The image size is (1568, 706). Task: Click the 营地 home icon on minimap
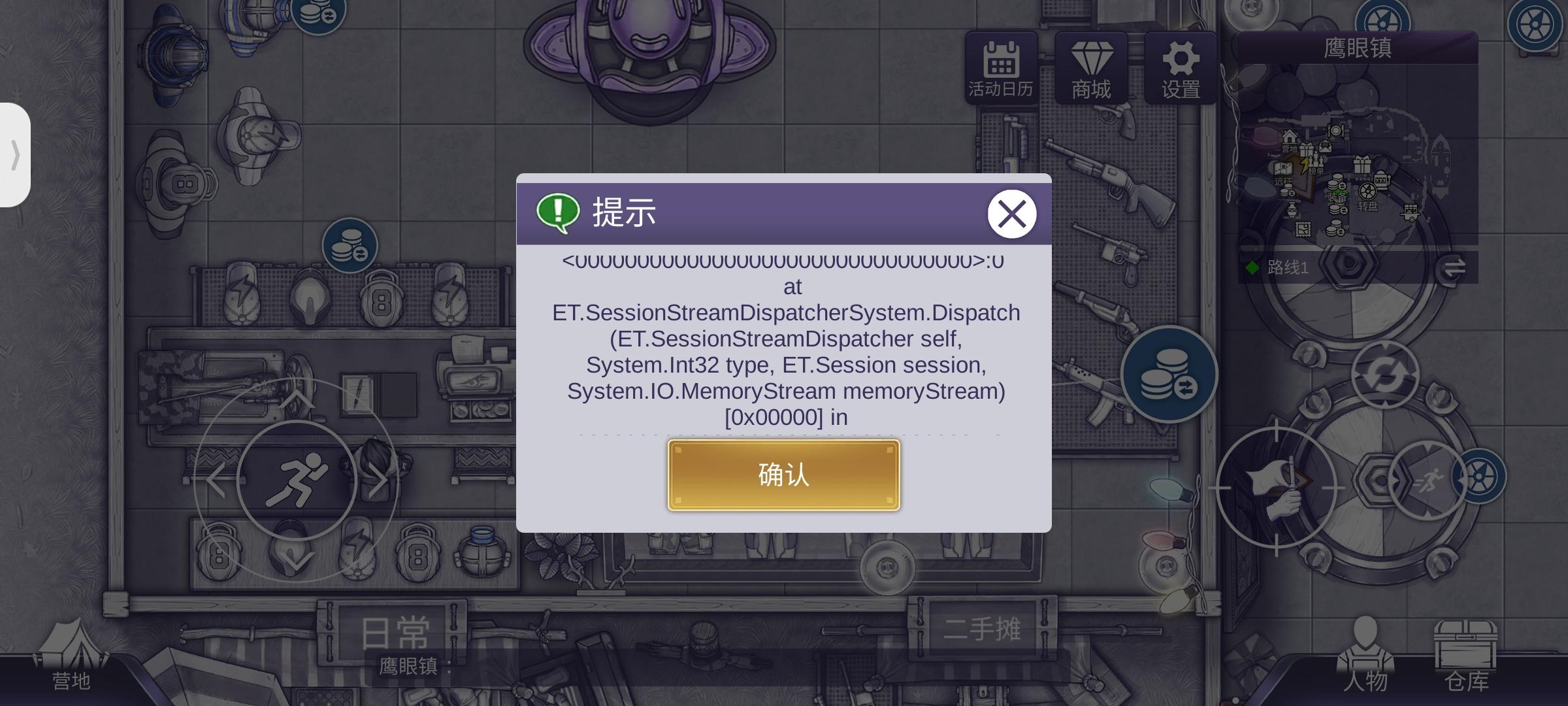click(1289, 137)
